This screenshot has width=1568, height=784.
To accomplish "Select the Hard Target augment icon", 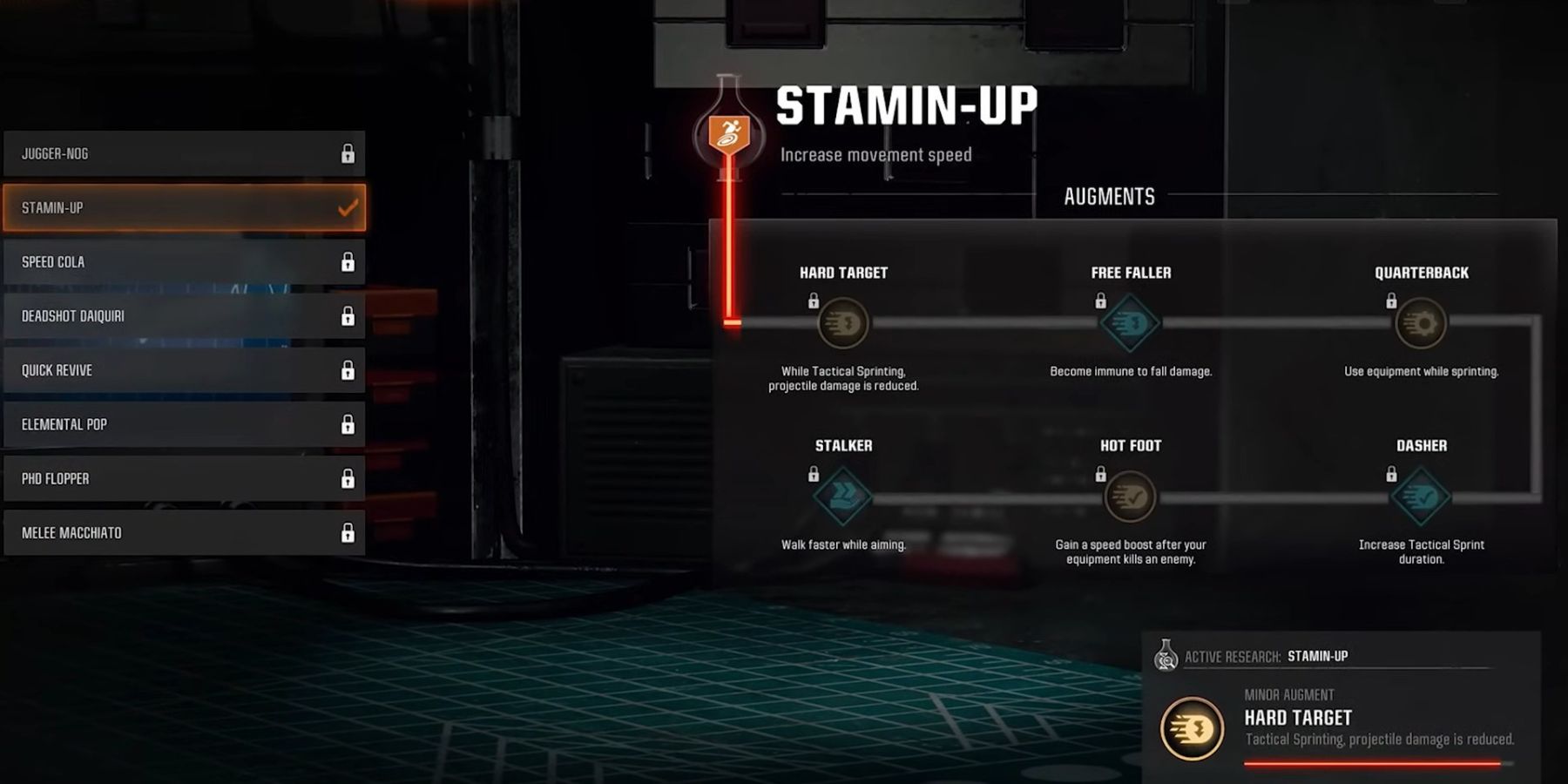I will coord(843,323).
